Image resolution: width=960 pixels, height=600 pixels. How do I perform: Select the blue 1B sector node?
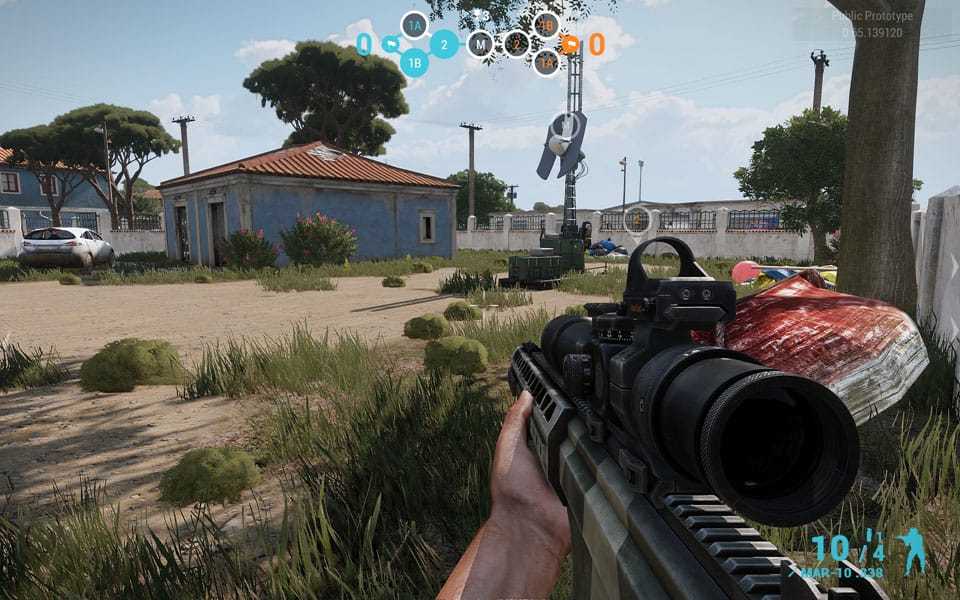pos(414,63)
